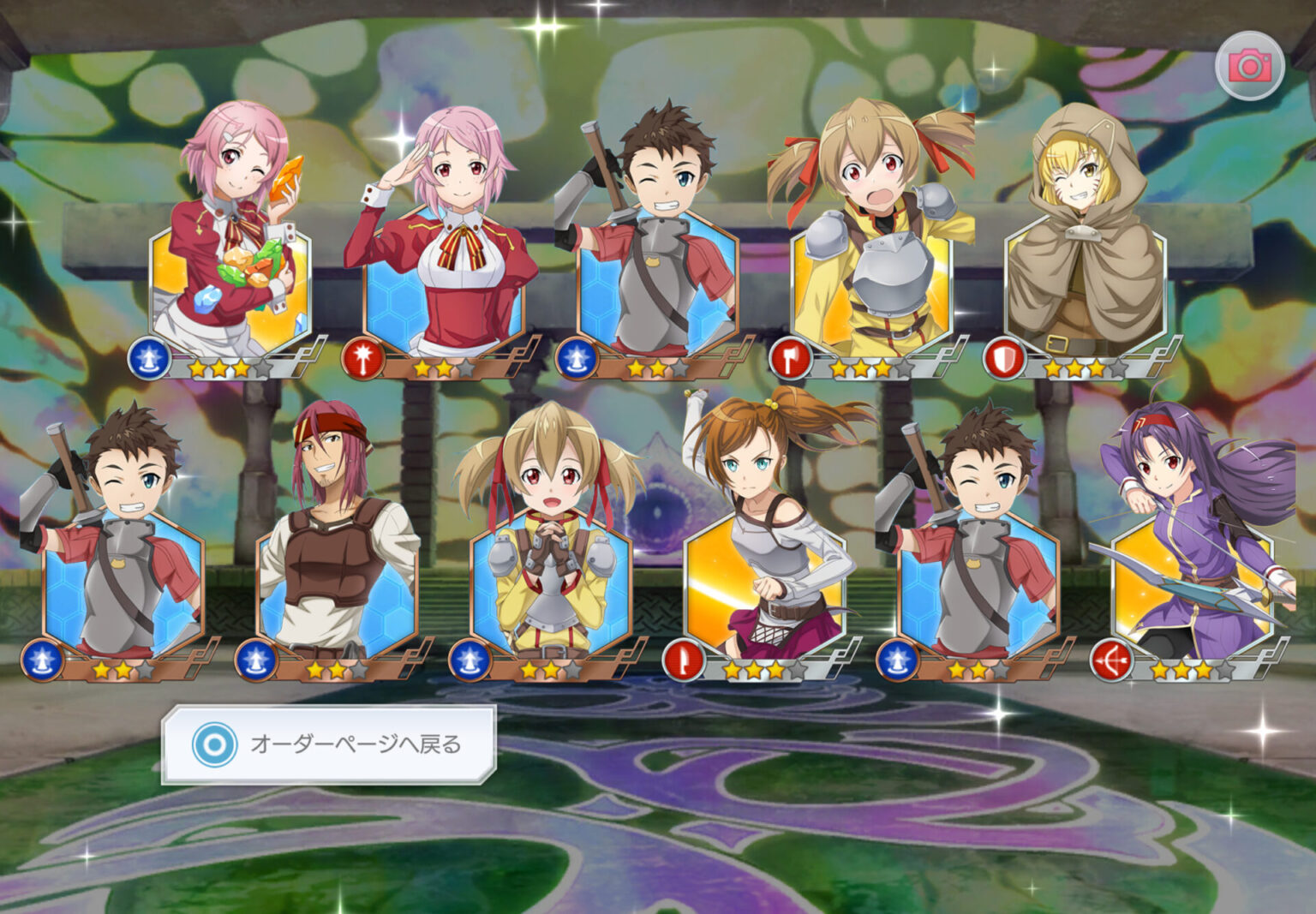1316x914 pixels.
Task: Pick the hooded blonde girl in brown cloak
Action: point(1085,257)
